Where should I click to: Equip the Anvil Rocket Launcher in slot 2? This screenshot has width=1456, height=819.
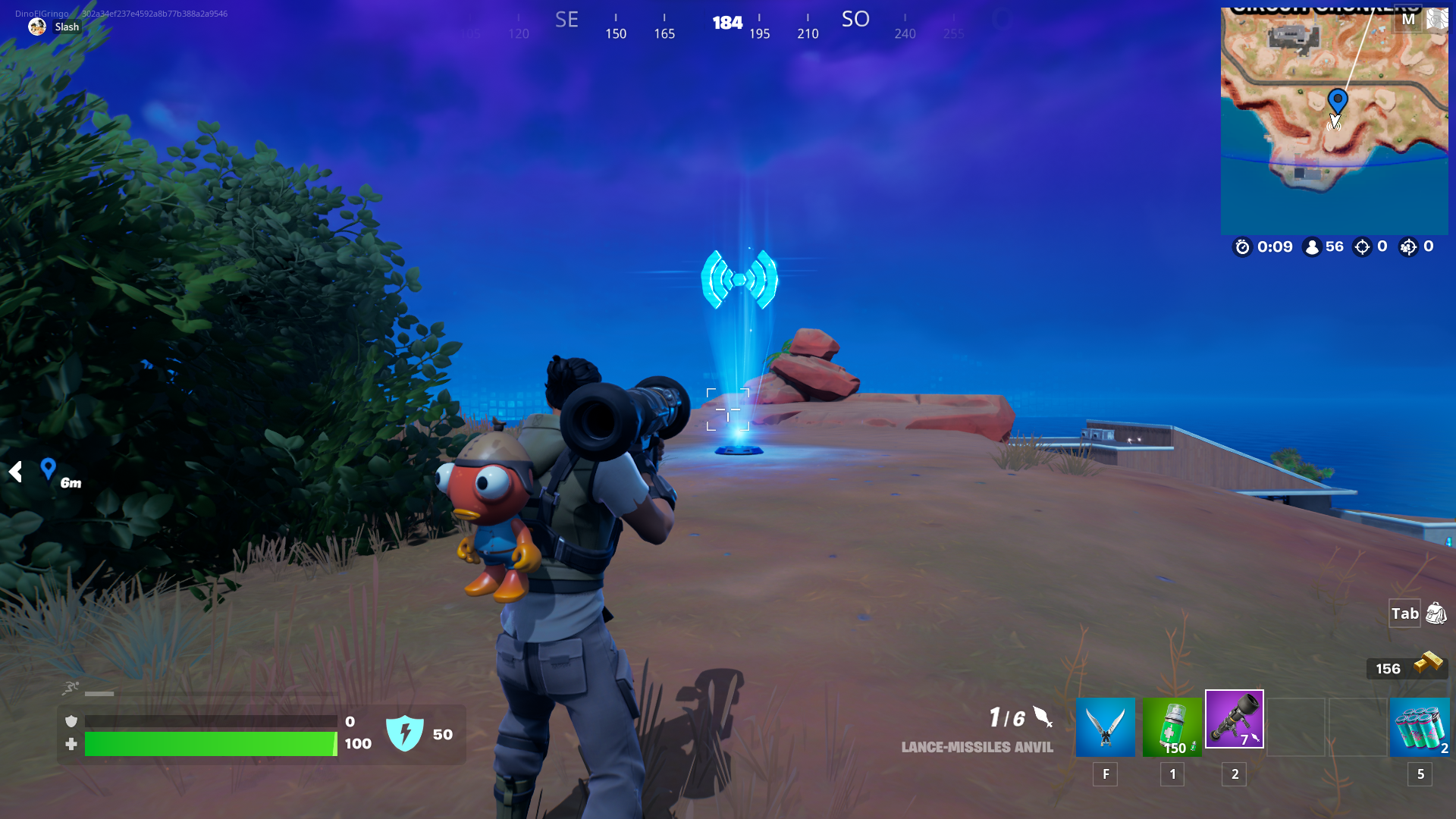point(1235,719)
